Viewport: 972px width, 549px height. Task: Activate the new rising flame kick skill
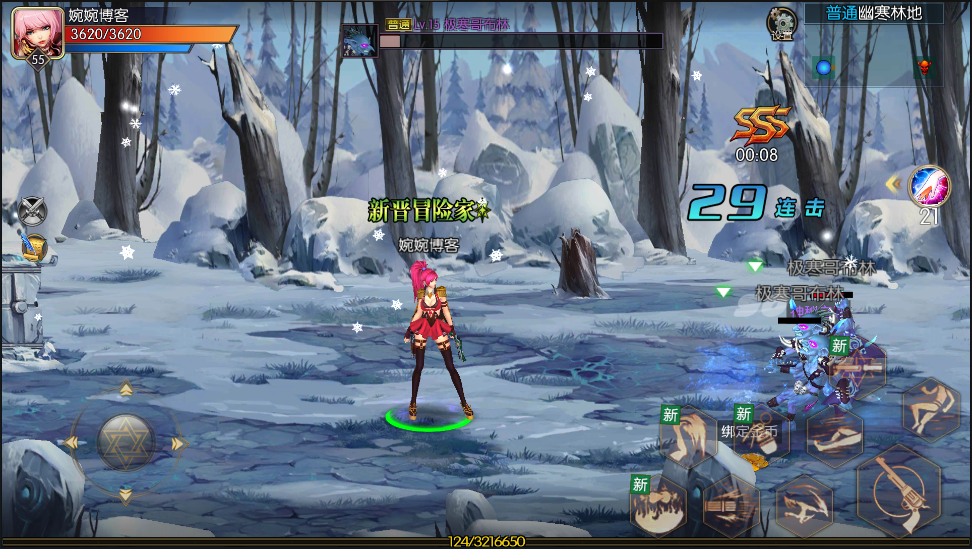688,438
